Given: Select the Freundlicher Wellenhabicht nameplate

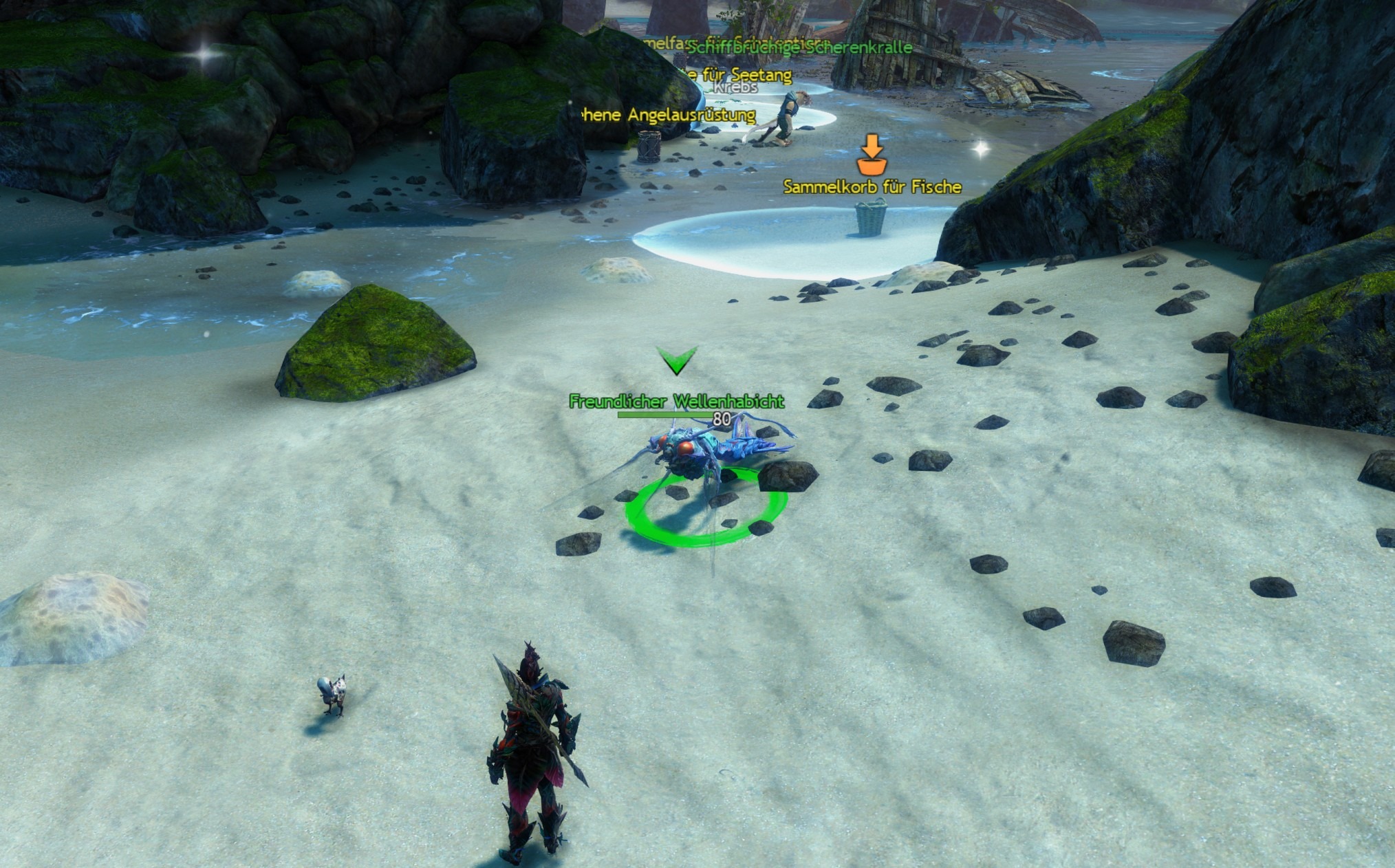Looking at the screenshot, I should pos(676,402).
